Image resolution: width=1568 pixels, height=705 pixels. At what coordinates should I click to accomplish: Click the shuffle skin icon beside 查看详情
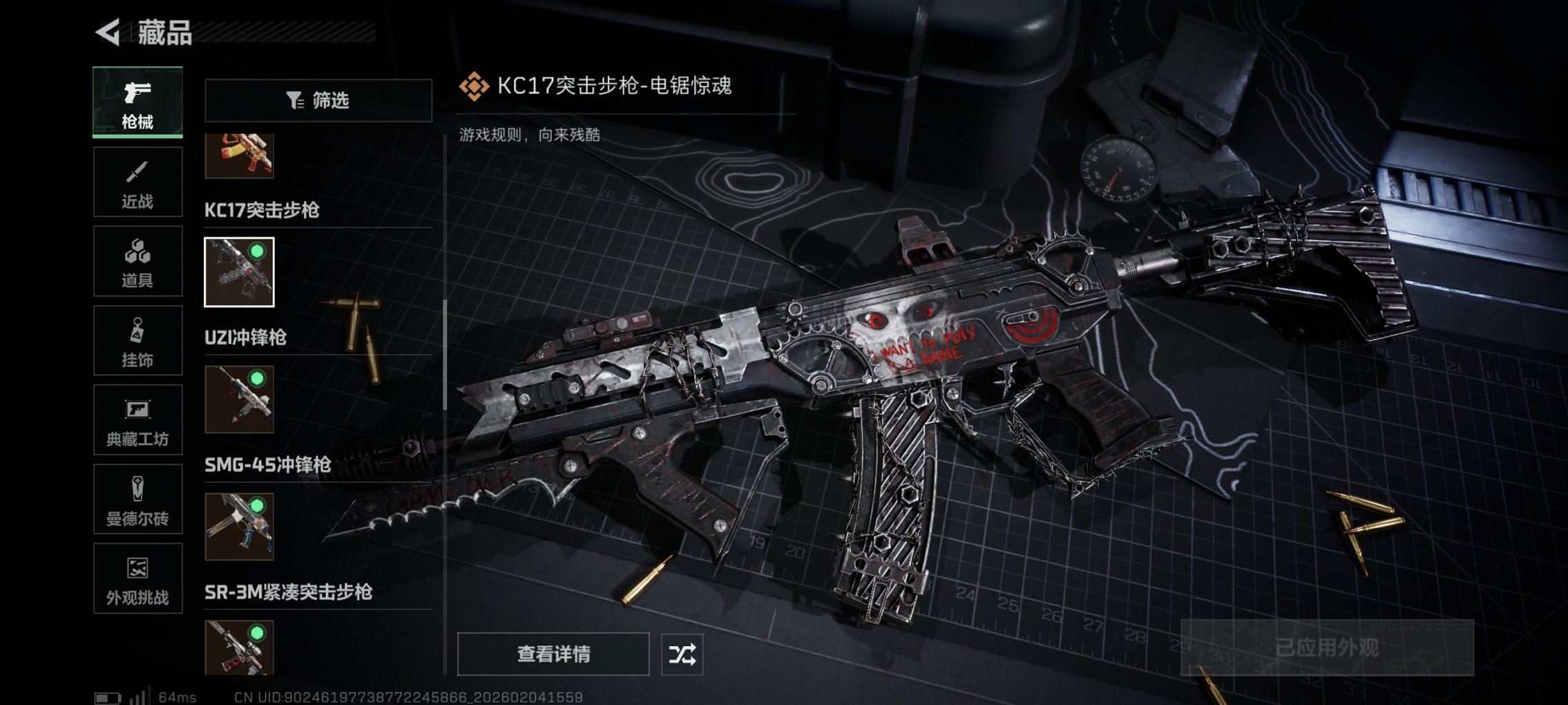[x=682, y=652]
